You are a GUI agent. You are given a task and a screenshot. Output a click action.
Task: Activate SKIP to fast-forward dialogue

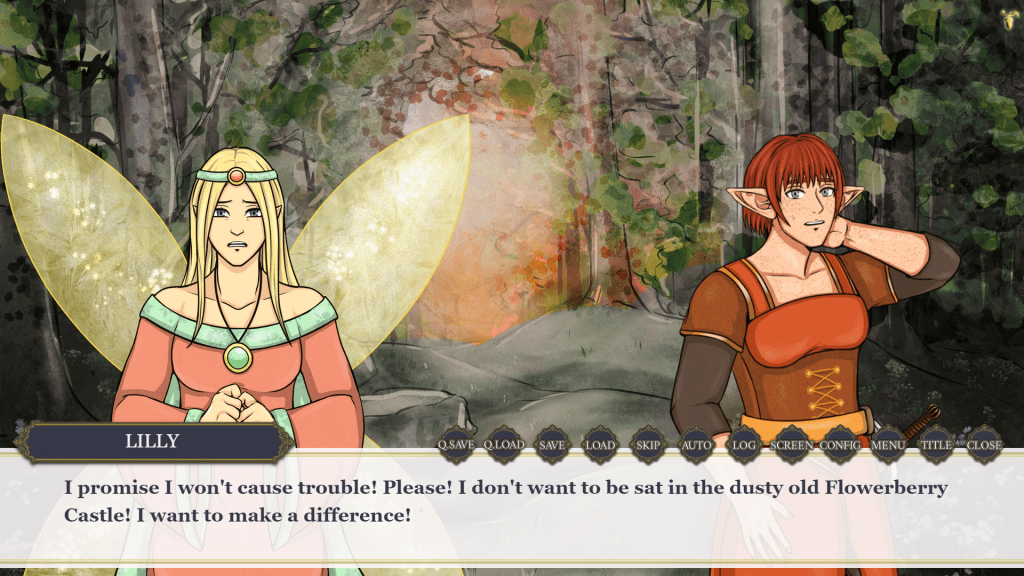pos(648,445)
